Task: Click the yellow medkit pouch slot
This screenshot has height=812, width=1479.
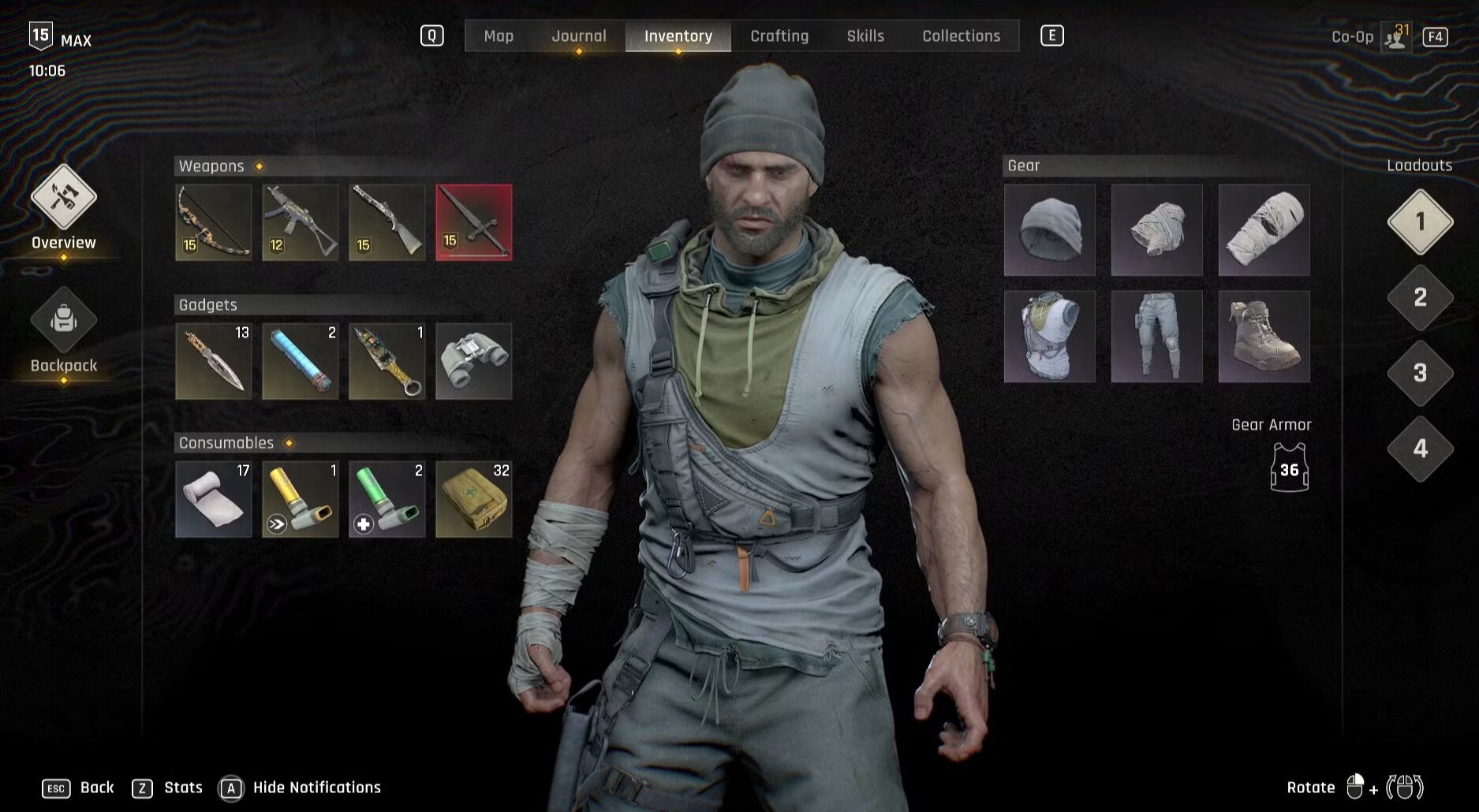Action: [x=474, y=499]
